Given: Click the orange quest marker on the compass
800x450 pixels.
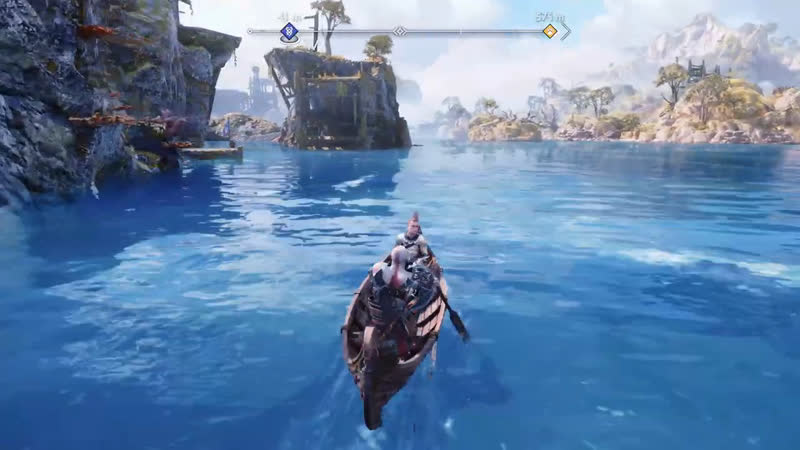Looking at the screenshot, I should pos(549,31).
